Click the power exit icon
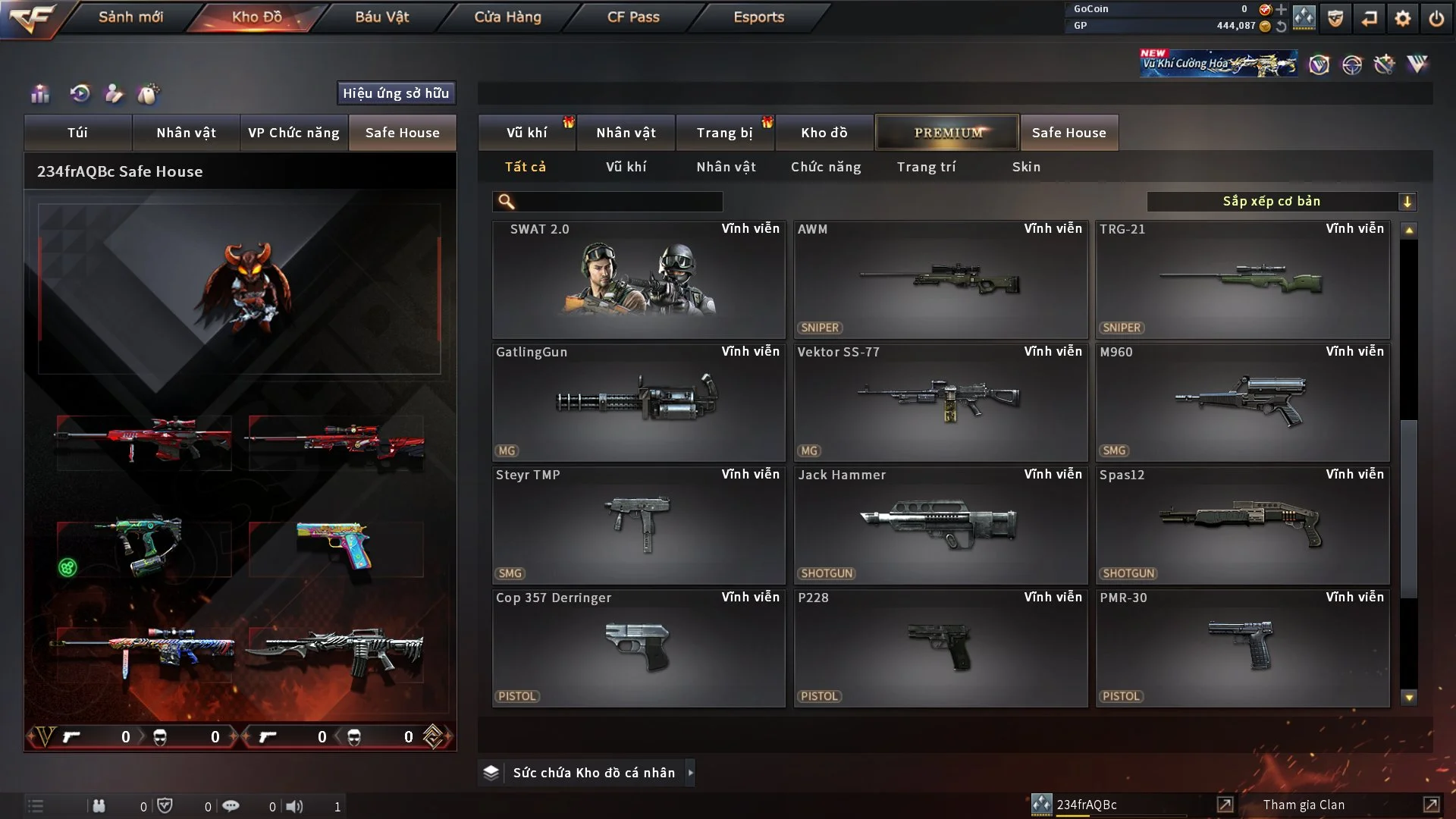The width and height of the screenshot is (1456, 819). click(x=1436, y=18)
